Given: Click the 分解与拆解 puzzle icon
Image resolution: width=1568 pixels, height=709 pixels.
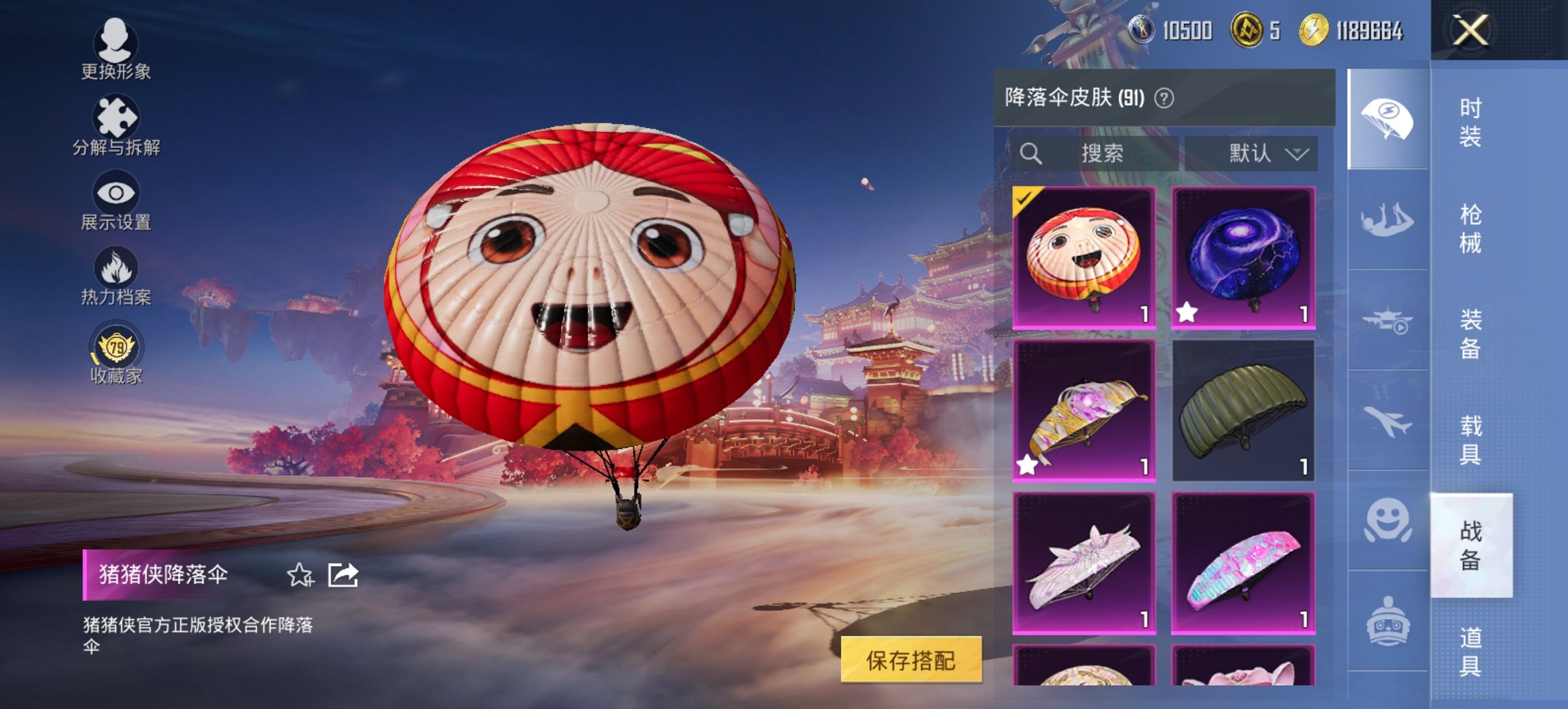Looking at the screenshot, I should (116, 116).
